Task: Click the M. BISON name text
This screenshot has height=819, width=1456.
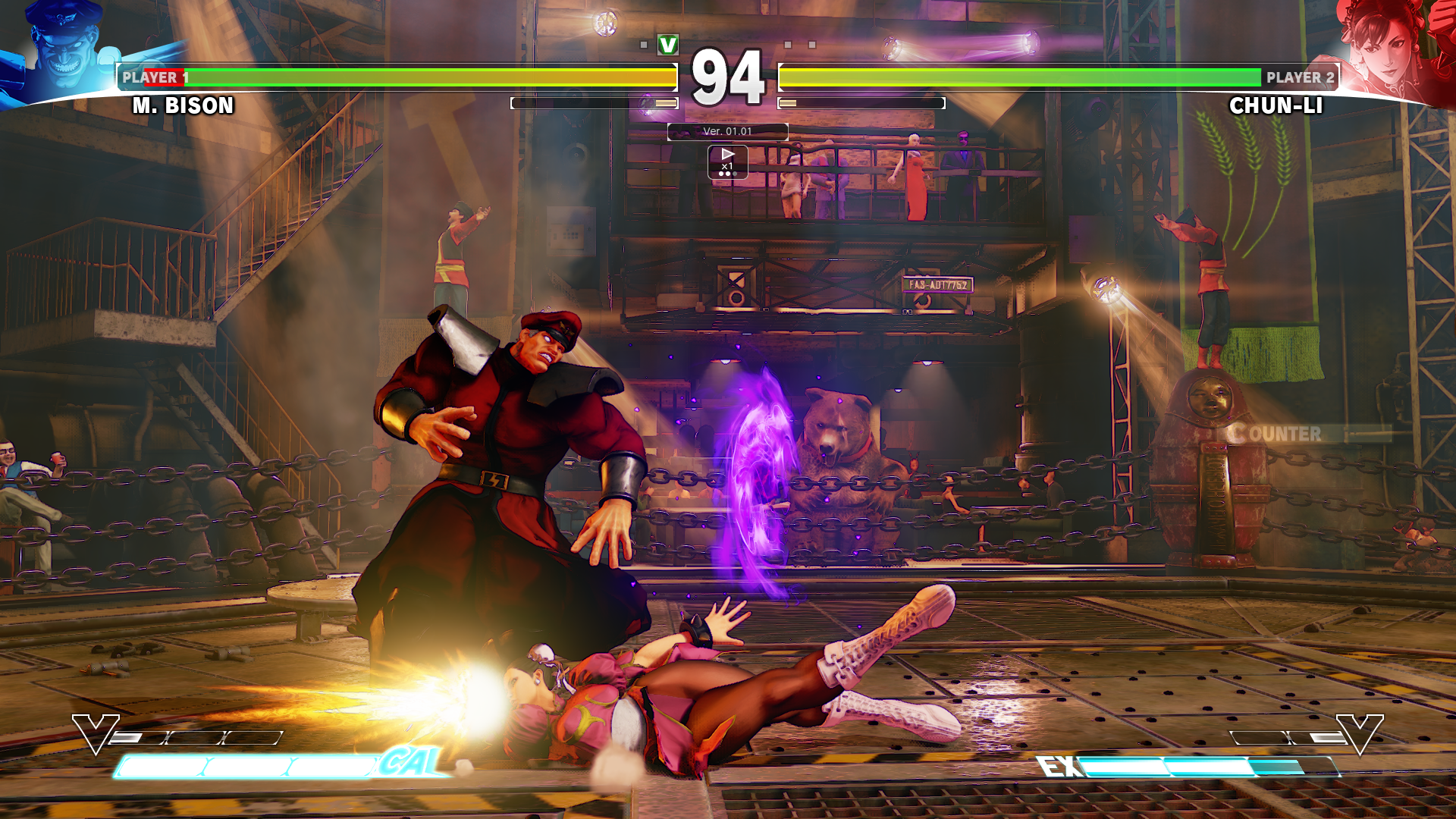Action: click(182, 106)
